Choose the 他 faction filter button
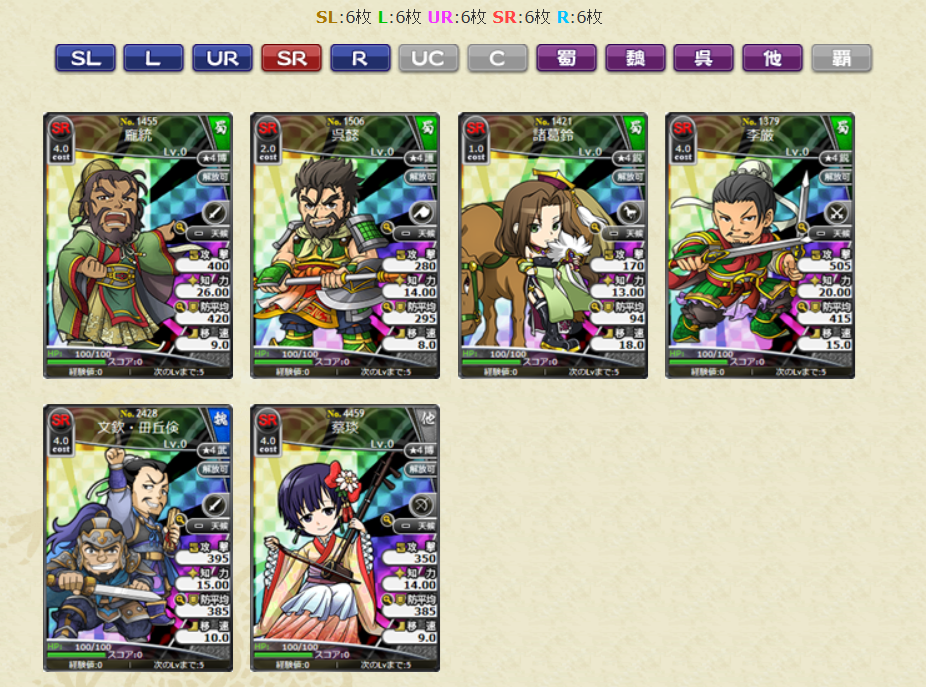The width and height of the screenshot is (926, 687). click(x=772, y=58)
